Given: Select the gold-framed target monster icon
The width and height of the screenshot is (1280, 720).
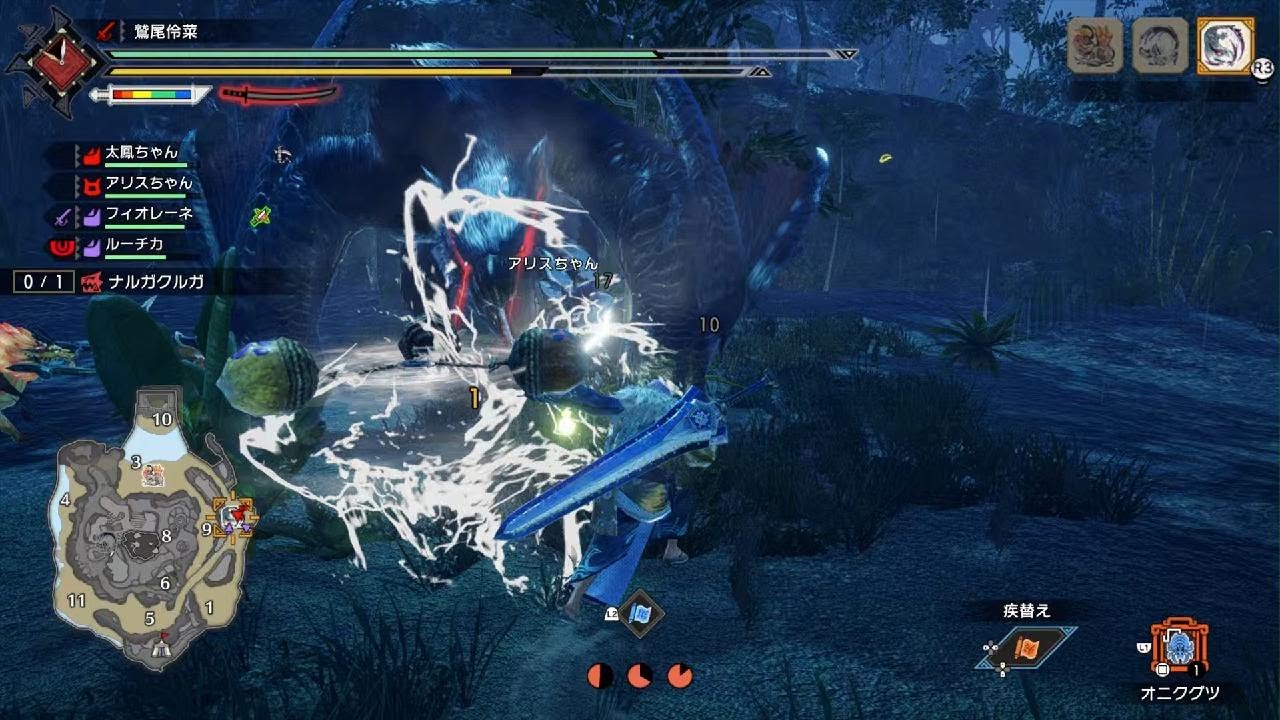Looking at the screenshot, I should [1224, 46].
